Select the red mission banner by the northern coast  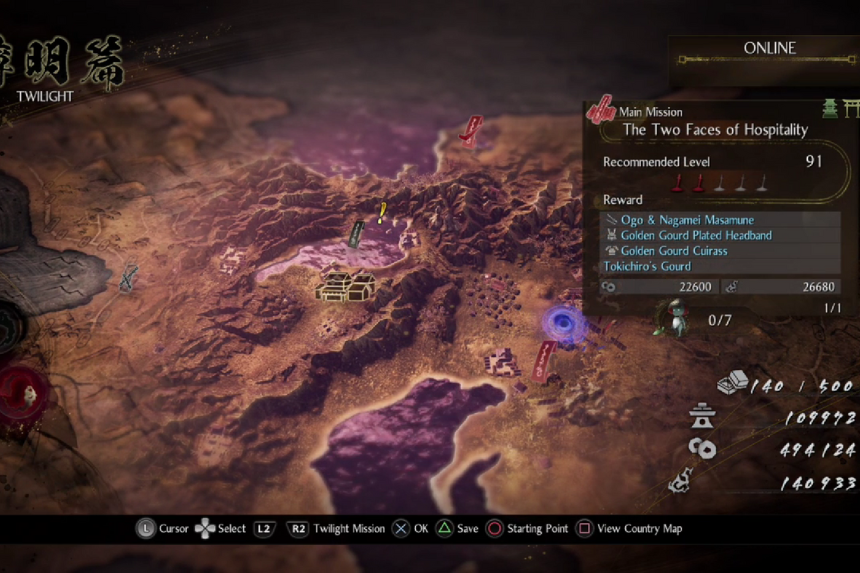[x=471, y=130]
